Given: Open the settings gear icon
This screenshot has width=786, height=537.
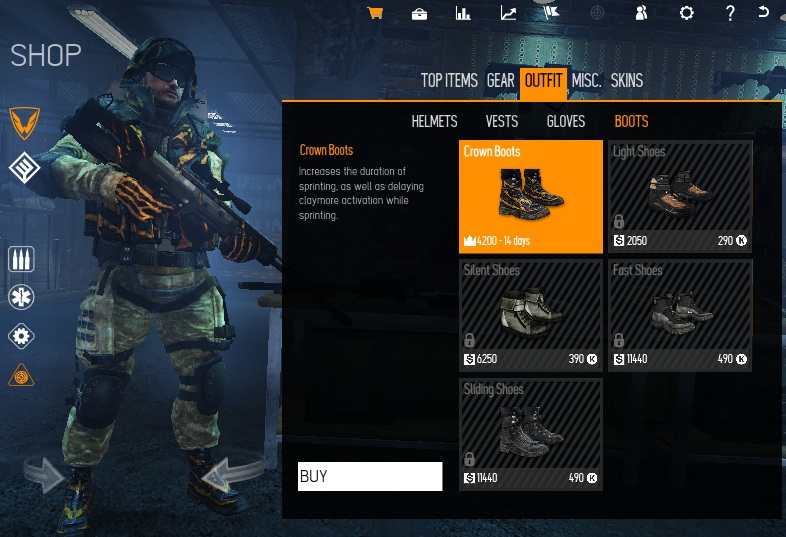Looking at the screenshot, I should coord(686,13).
